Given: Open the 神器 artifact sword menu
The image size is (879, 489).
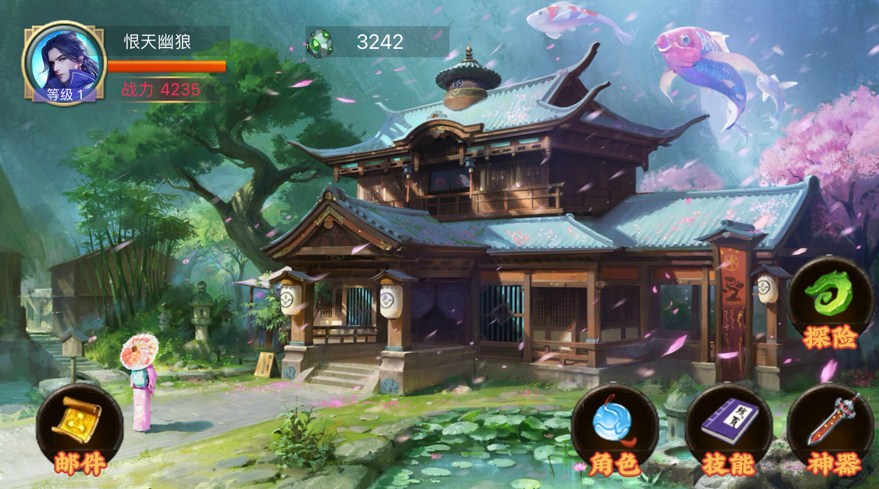Looking at the screenshot, I should pyautogui.click(x=829, y=427).
